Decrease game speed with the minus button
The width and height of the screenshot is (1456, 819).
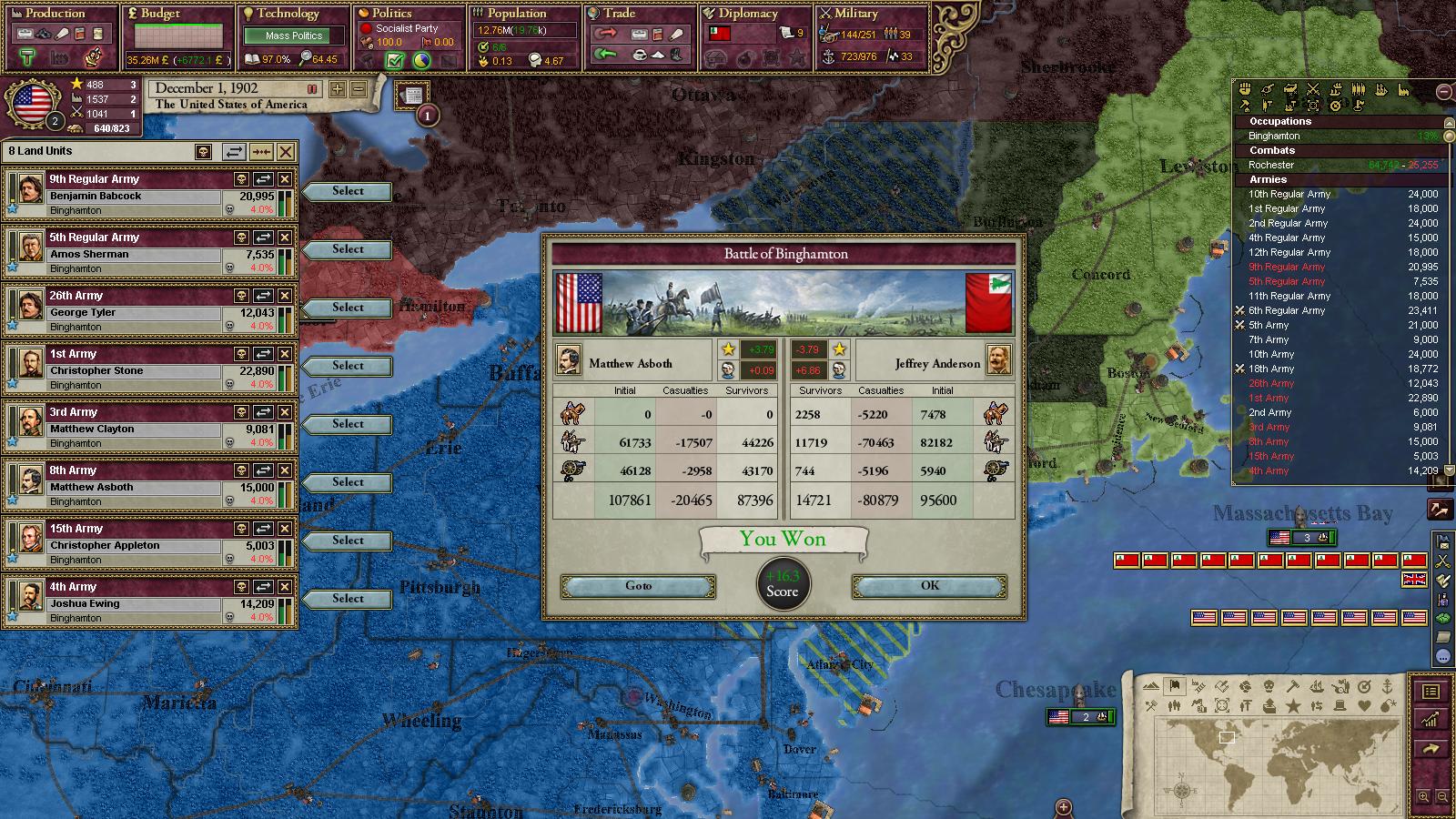coord(359,89)
